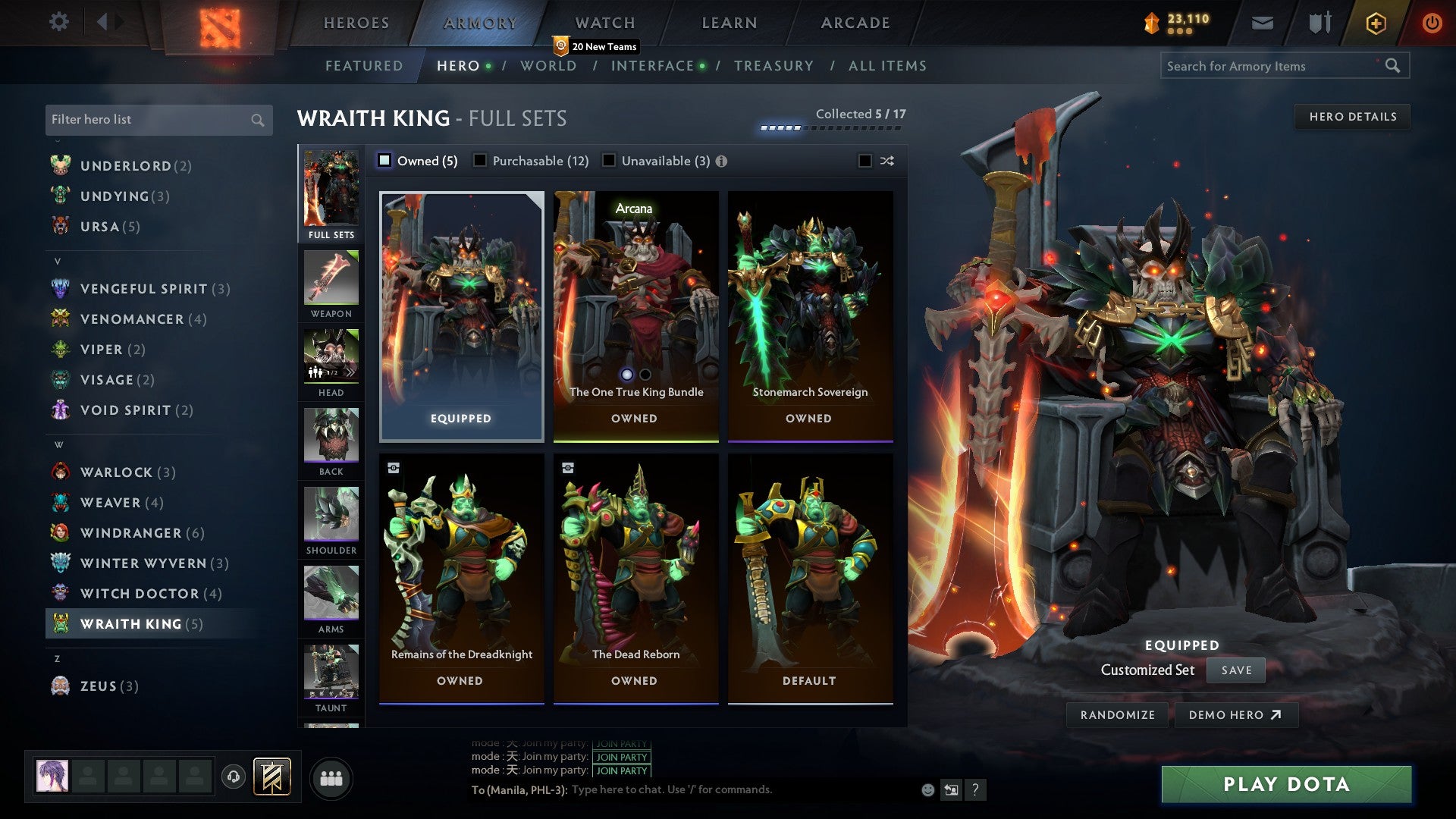This screenshot has width=1456, height=819.
Task: Check the Purchasable (12) filter
Action: [x=479, y=161]
